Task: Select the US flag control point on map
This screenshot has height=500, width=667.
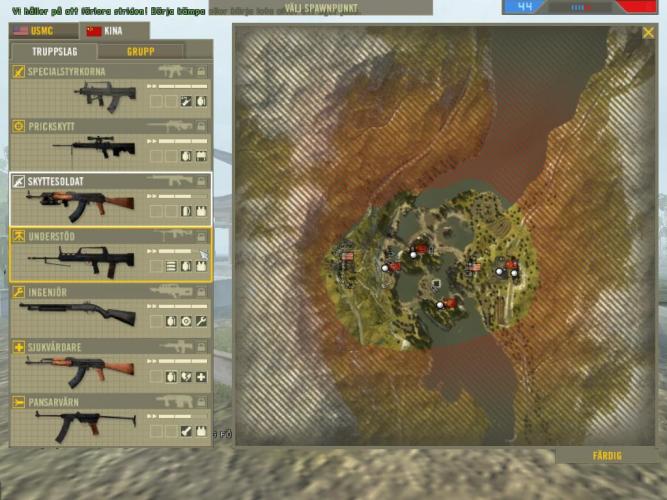Action: pos(348,257)
